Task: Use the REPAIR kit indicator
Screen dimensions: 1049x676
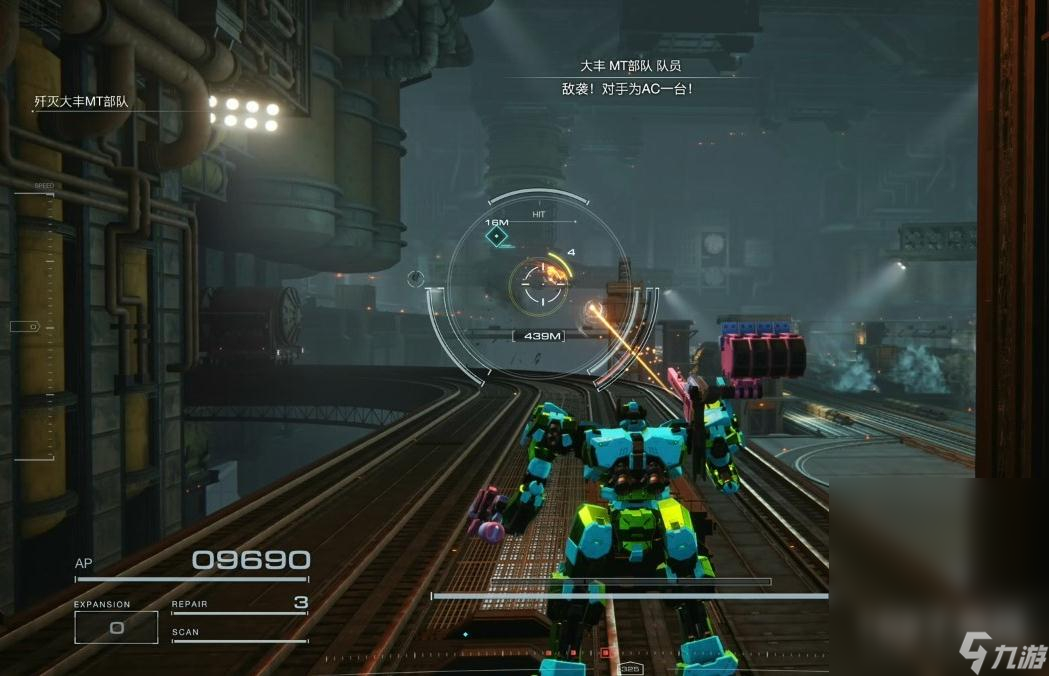Action: tap(240, 604)
